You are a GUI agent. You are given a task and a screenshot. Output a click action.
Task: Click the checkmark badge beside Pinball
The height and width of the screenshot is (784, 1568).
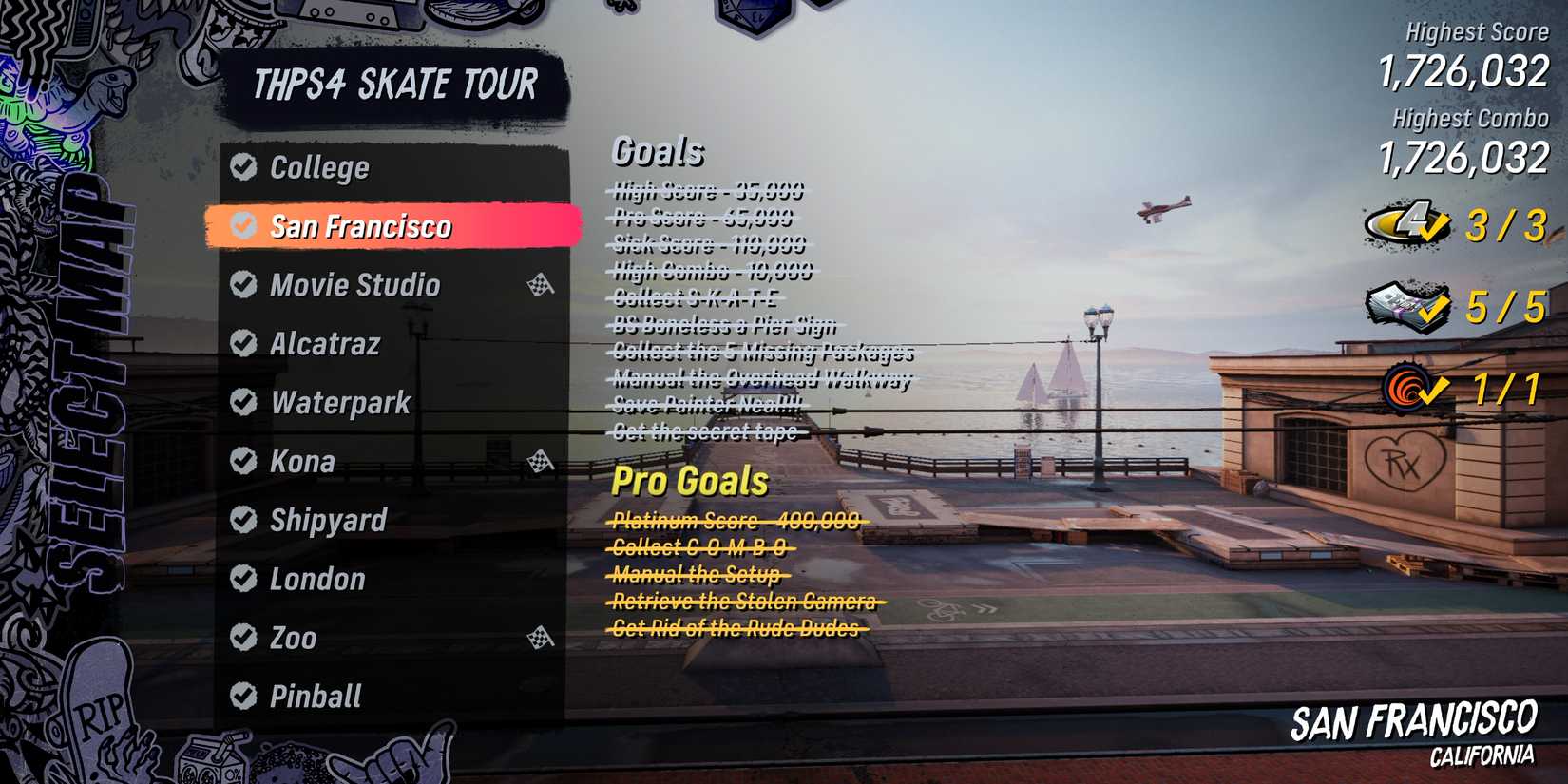pyautogui.click(x=243, y=698)
